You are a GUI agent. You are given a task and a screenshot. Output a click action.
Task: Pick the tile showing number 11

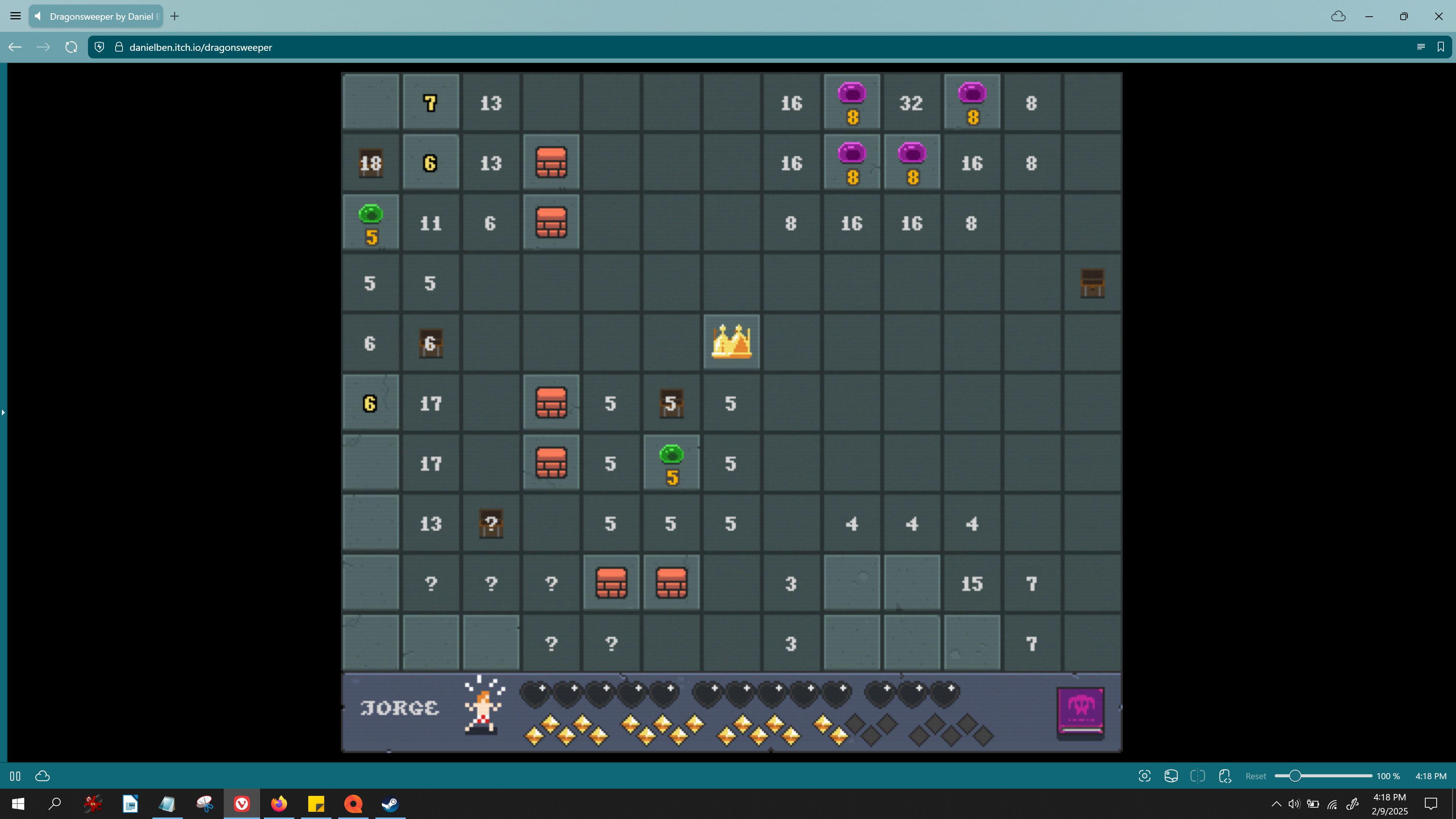[431, 223]
